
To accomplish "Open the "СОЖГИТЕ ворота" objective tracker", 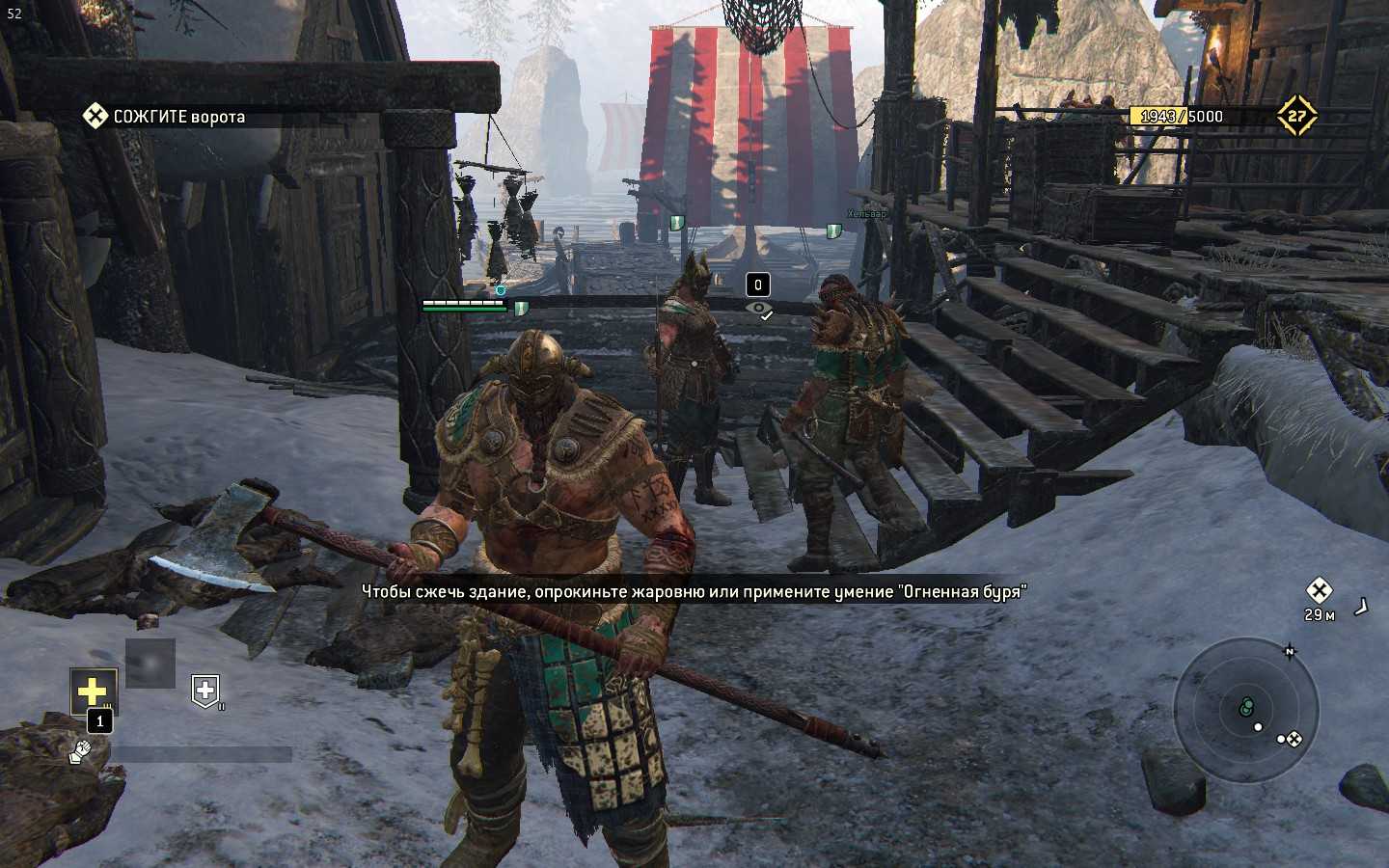I will [164, 117].
